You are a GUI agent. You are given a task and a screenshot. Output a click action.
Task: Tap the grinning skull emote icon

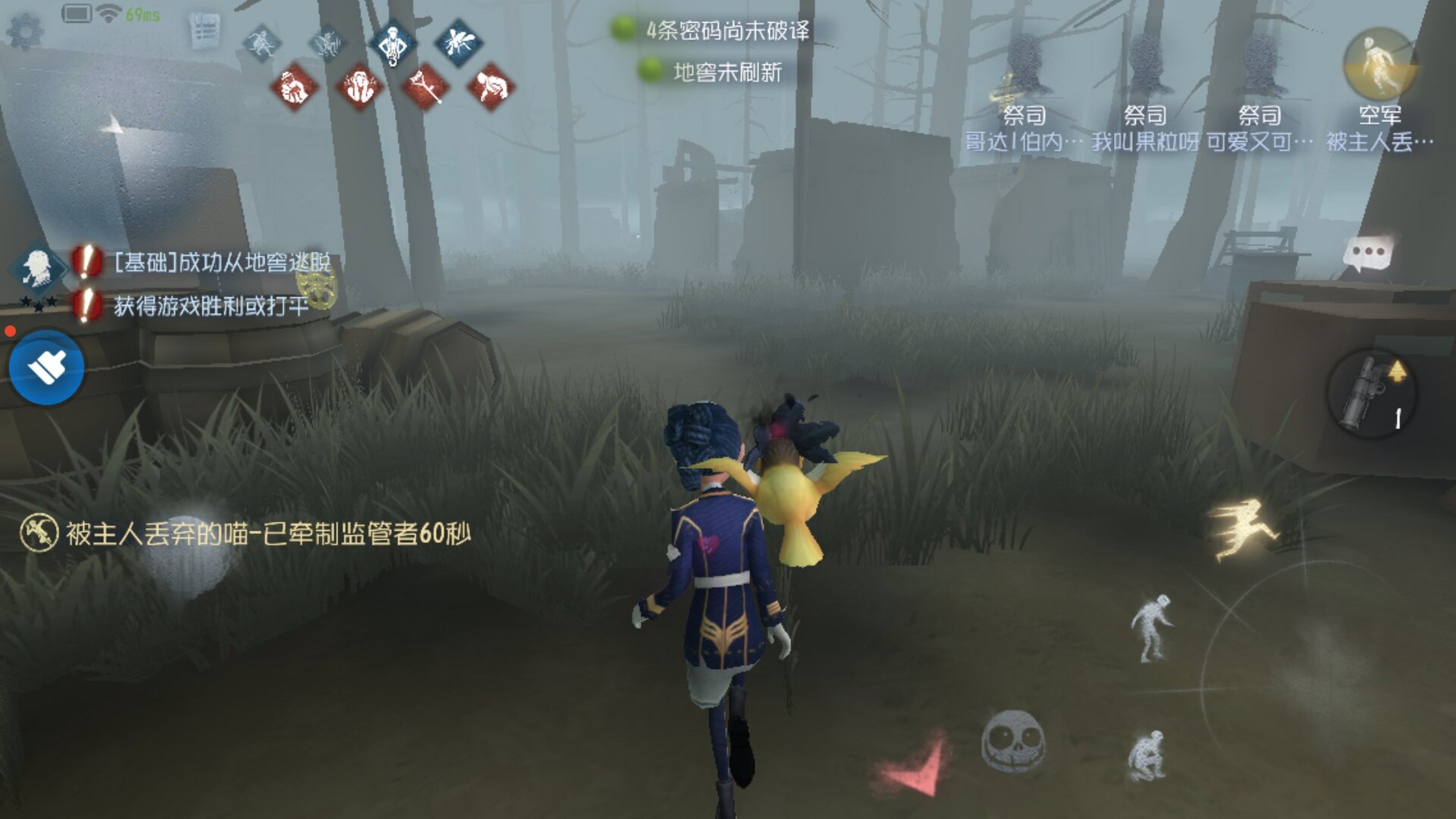click(x=1013, y=742)
